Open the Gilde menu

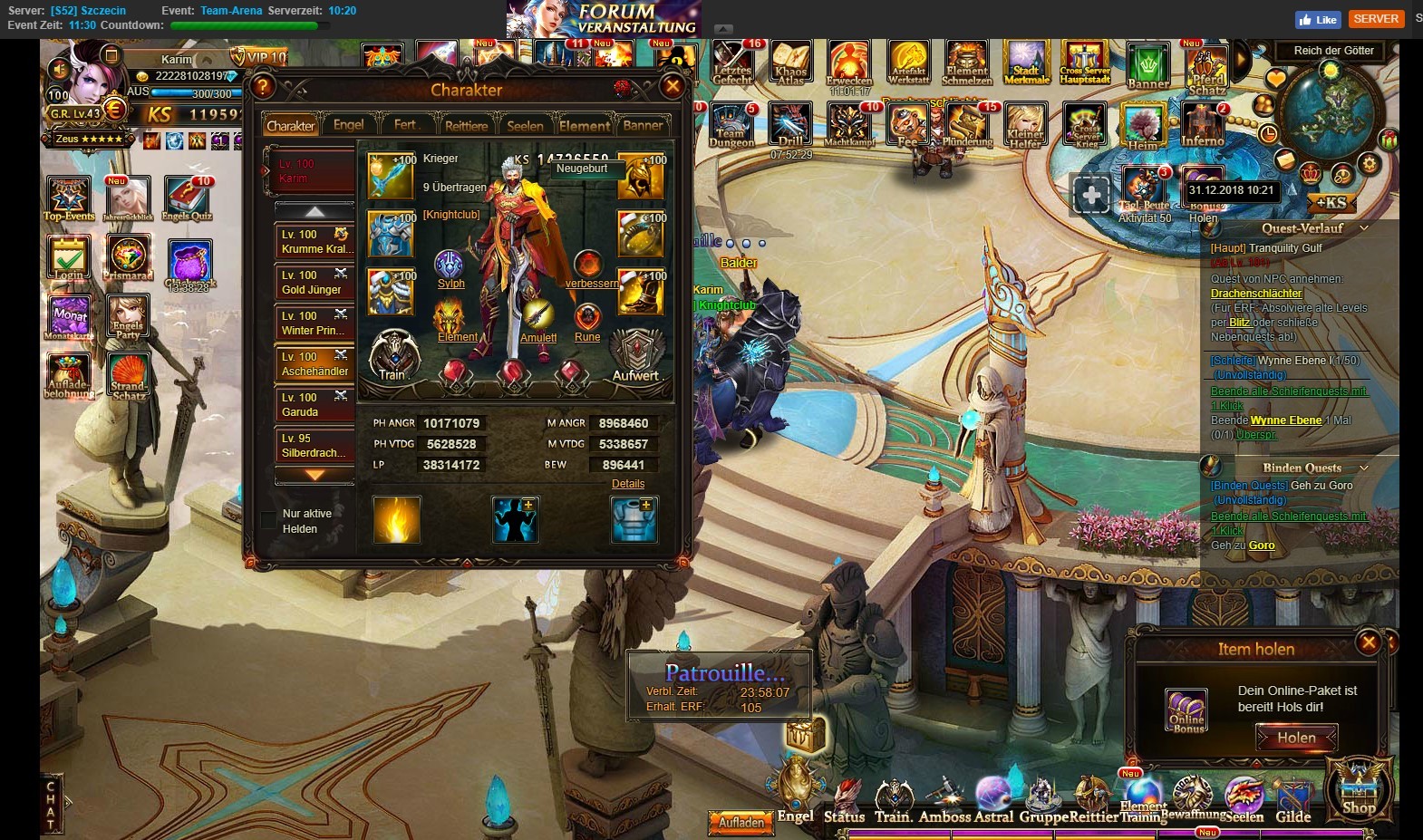[x=1293, y=802]
